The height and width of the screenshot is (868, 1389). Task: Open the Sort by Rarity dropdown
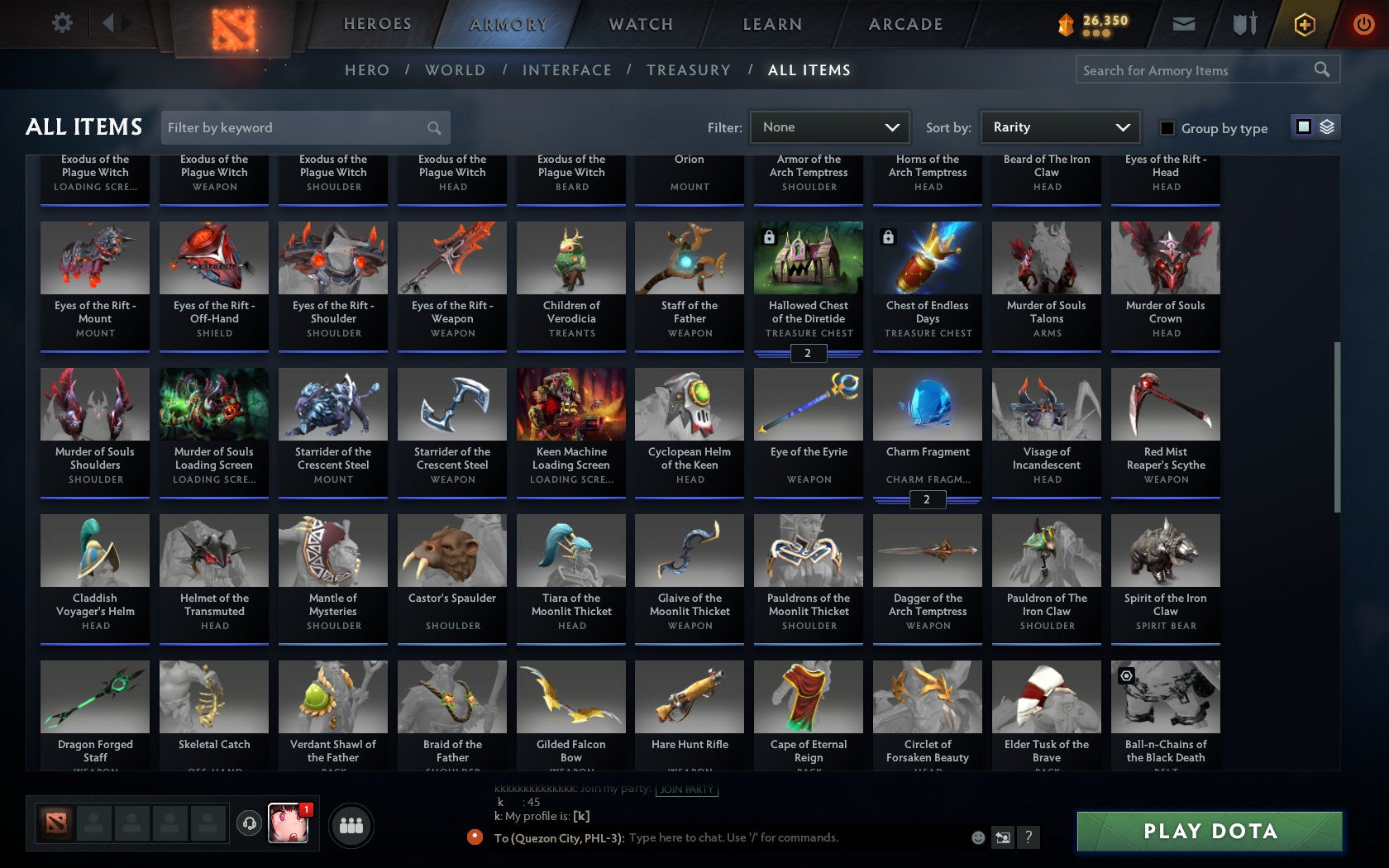pos(1059,127)
